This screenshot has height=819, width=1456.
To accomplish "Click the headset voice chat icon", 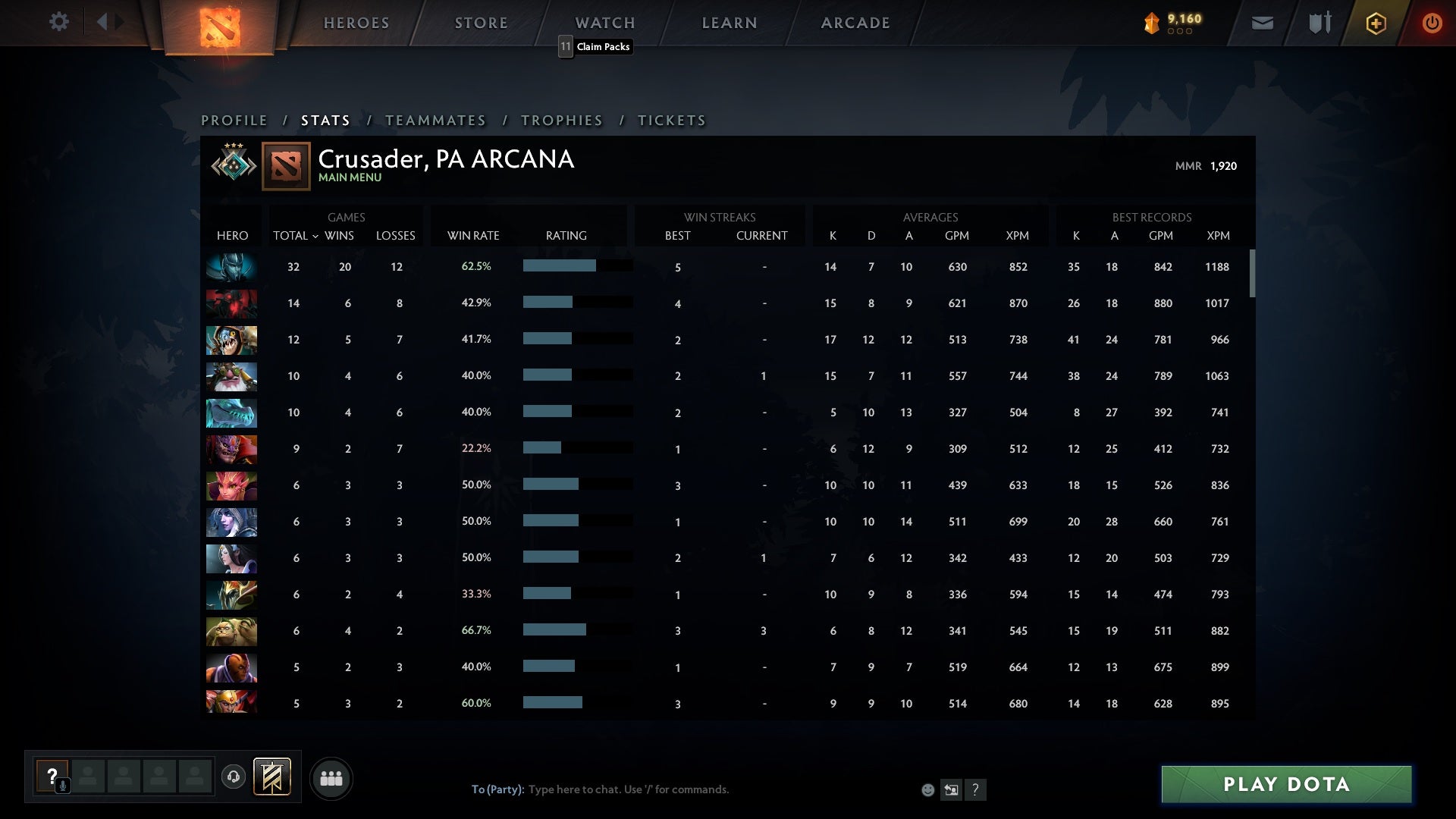I will pyautogui.click(x=234, y=777).
